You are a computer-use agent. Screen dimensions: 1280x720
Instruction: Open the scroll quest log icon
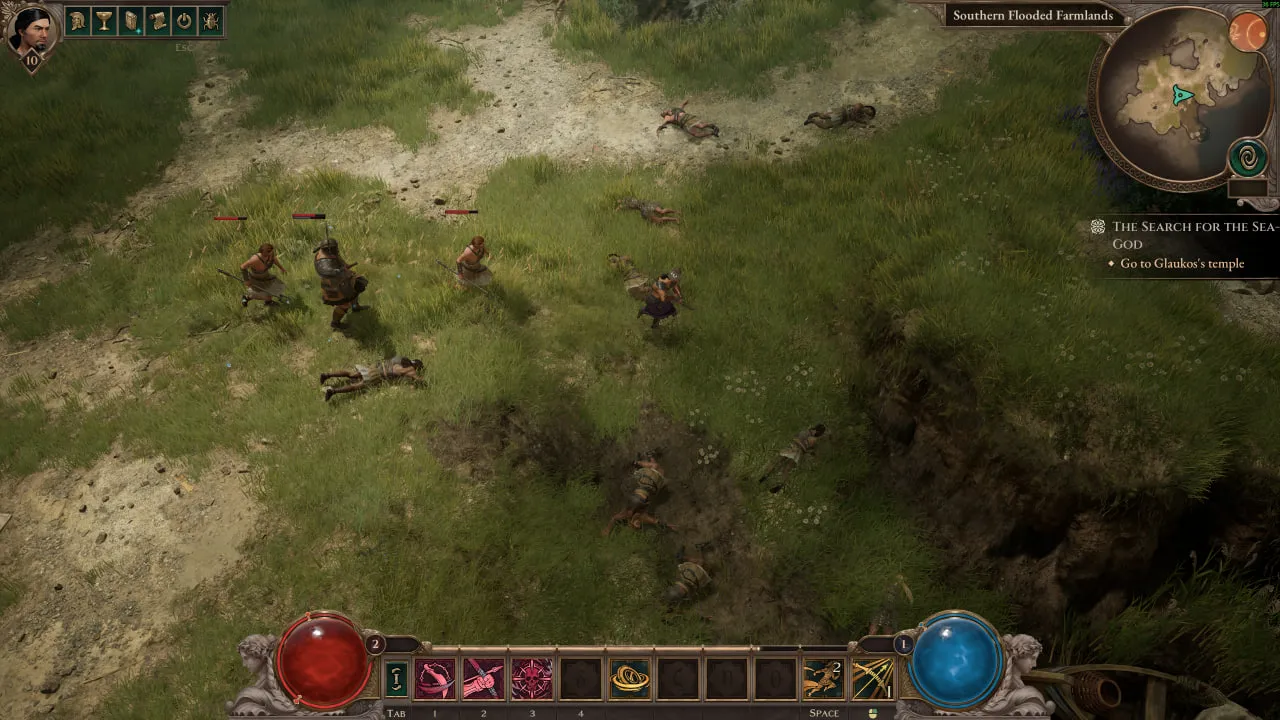tap(158, 21)
